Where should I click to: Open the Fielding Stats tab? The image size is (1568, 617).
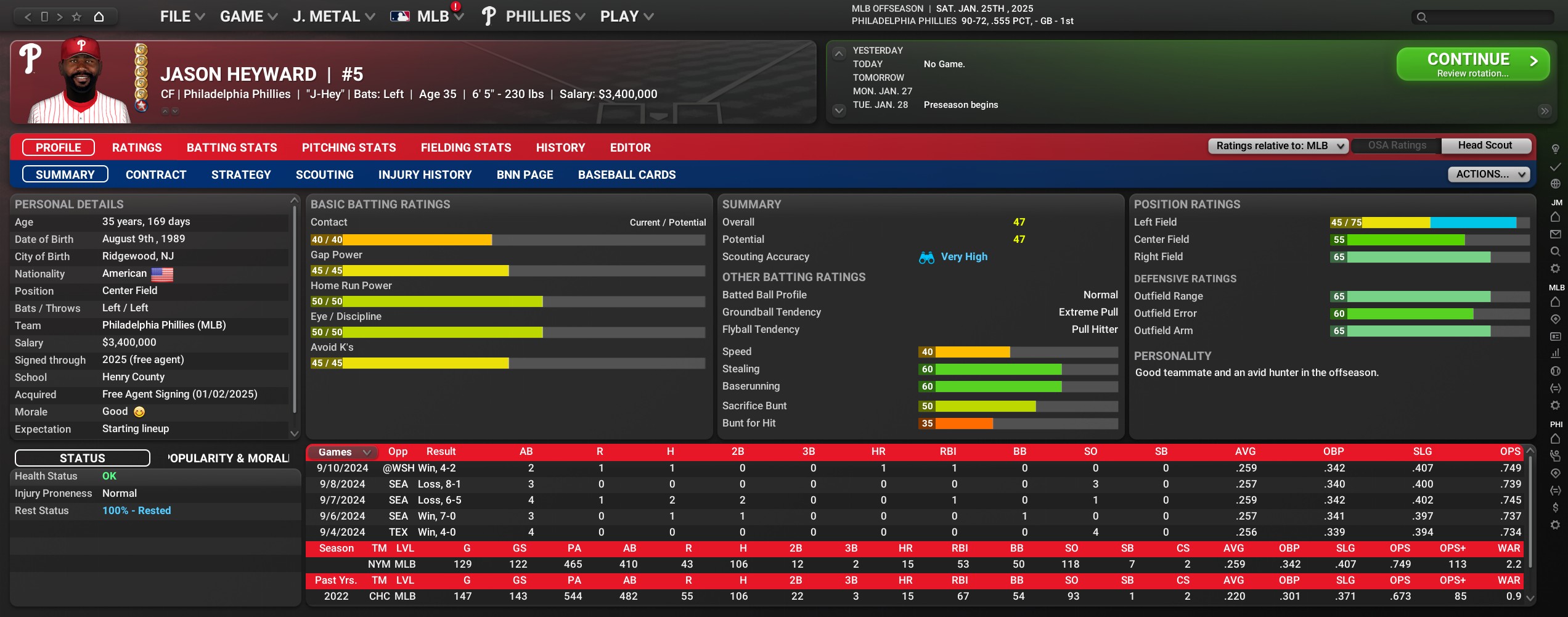tap(466, 148)
